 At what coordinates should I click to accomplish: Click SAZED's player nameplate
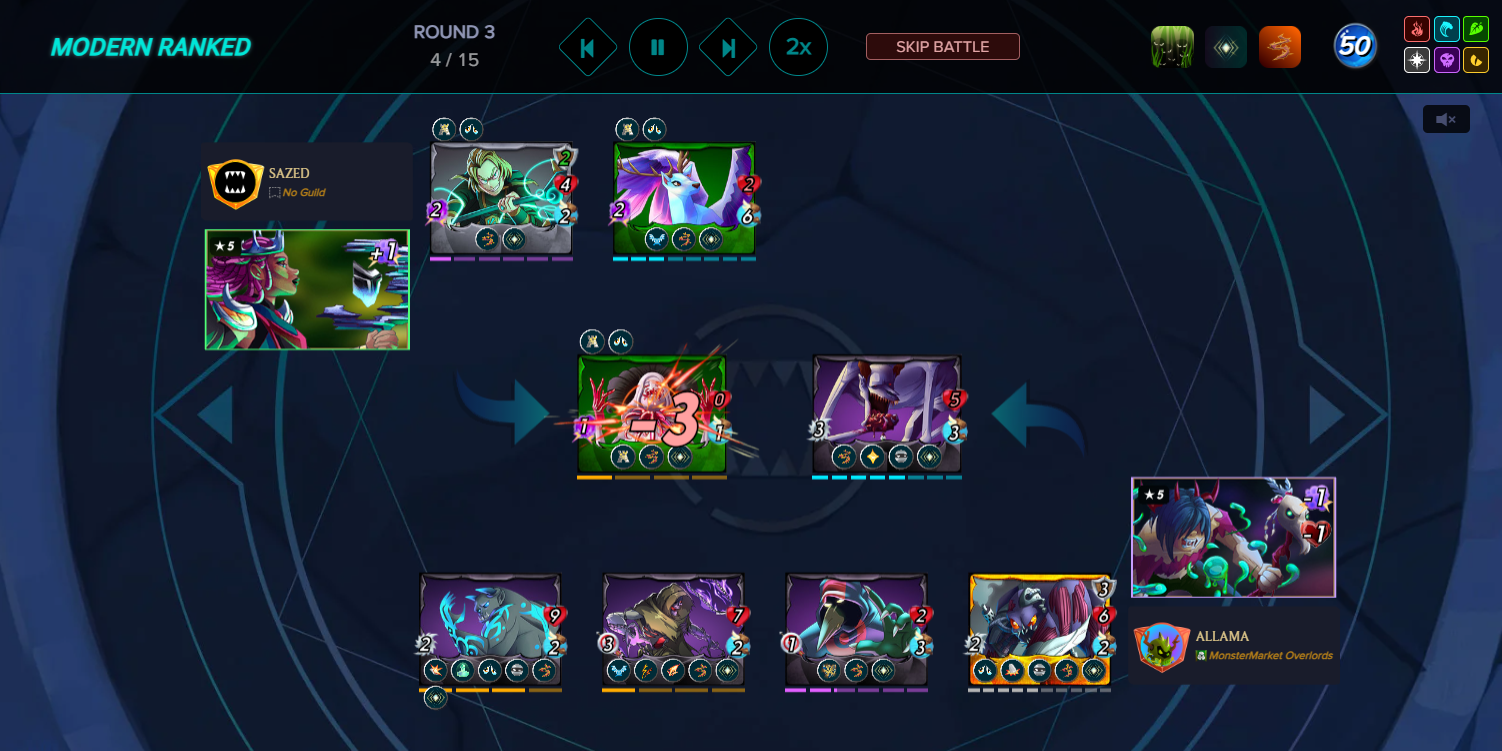coord(307,183)
